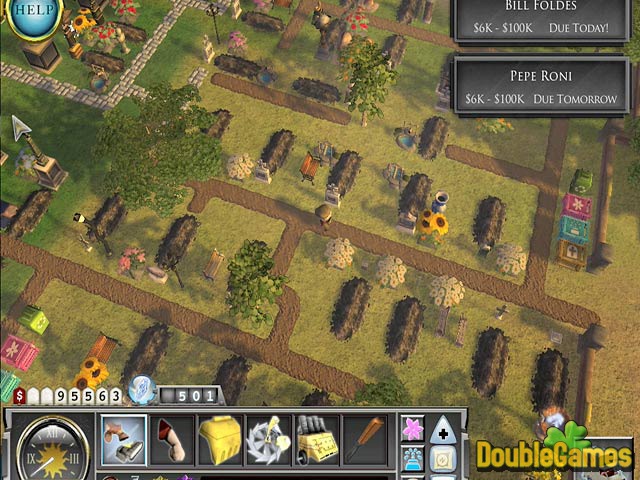Choose the boots and shovel tool
This screenshot has width=640, height=480.
[124, 439]
